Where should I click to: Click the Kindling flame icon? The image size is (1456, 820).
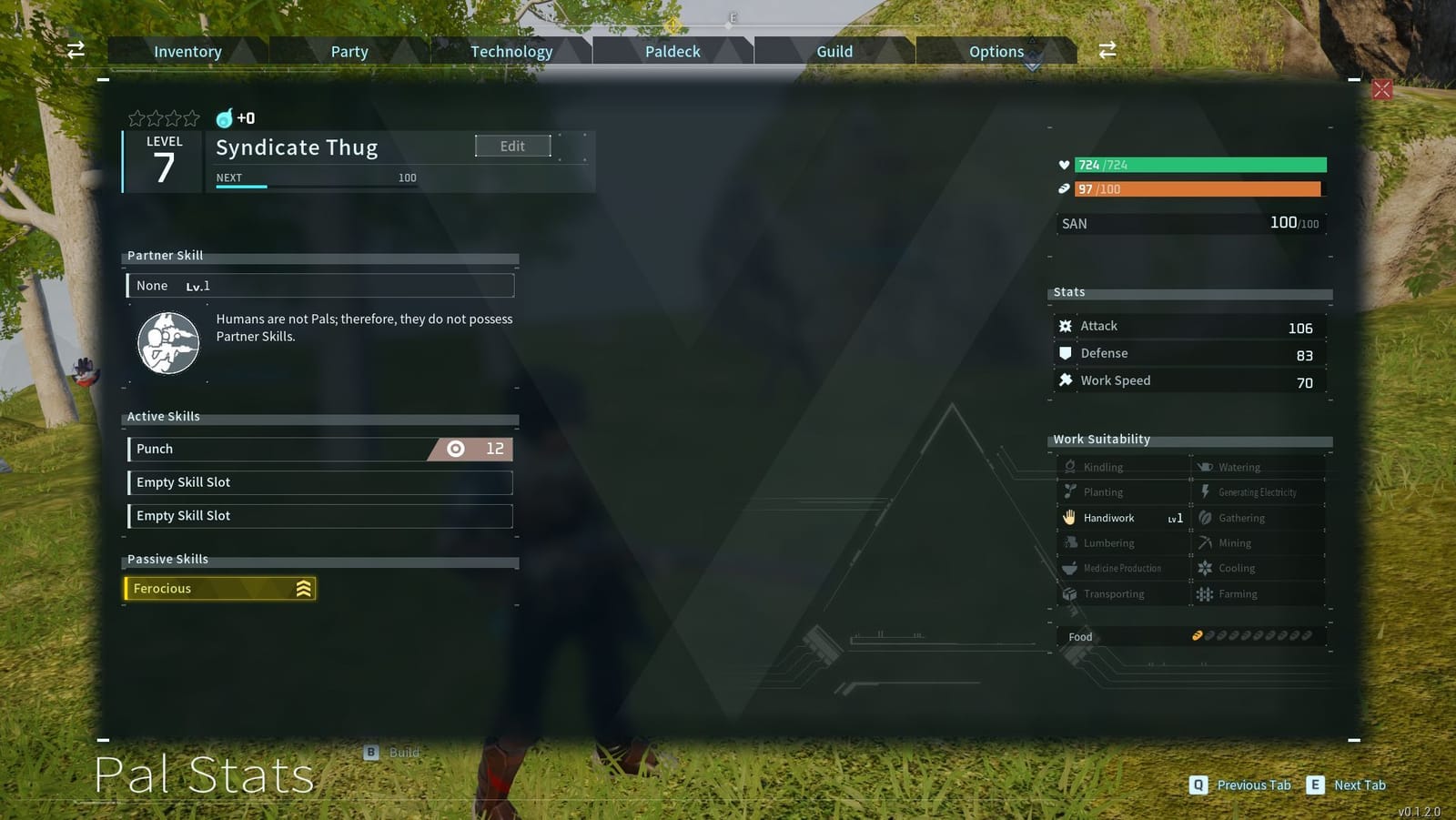pos(1070,466)
